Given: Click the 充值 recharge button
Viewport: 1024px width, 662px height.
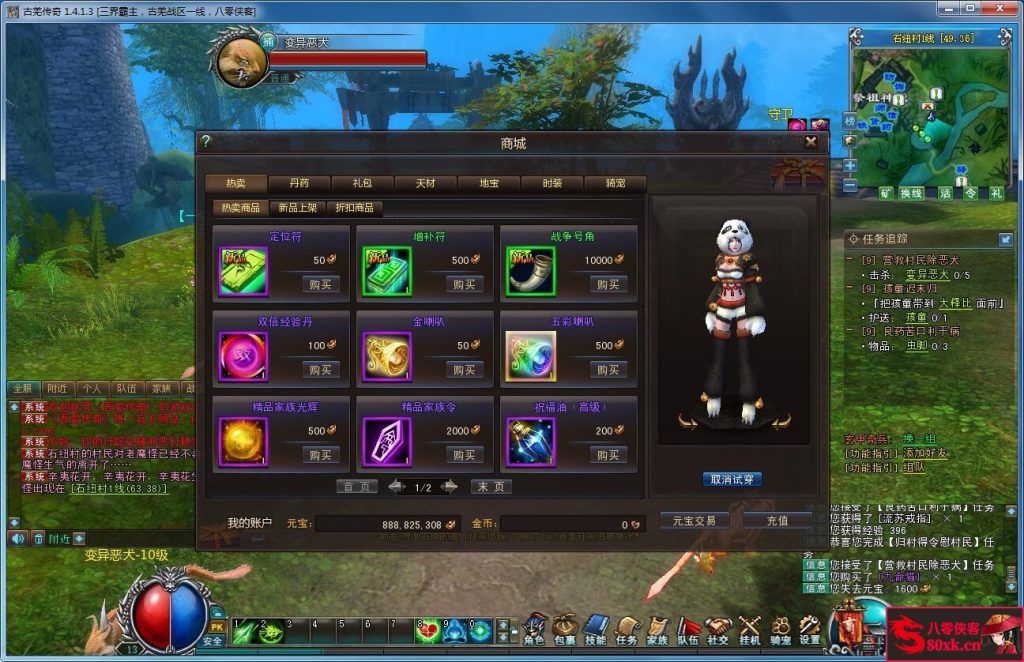Looking at the screenshot, I should [x=777, y=521].
